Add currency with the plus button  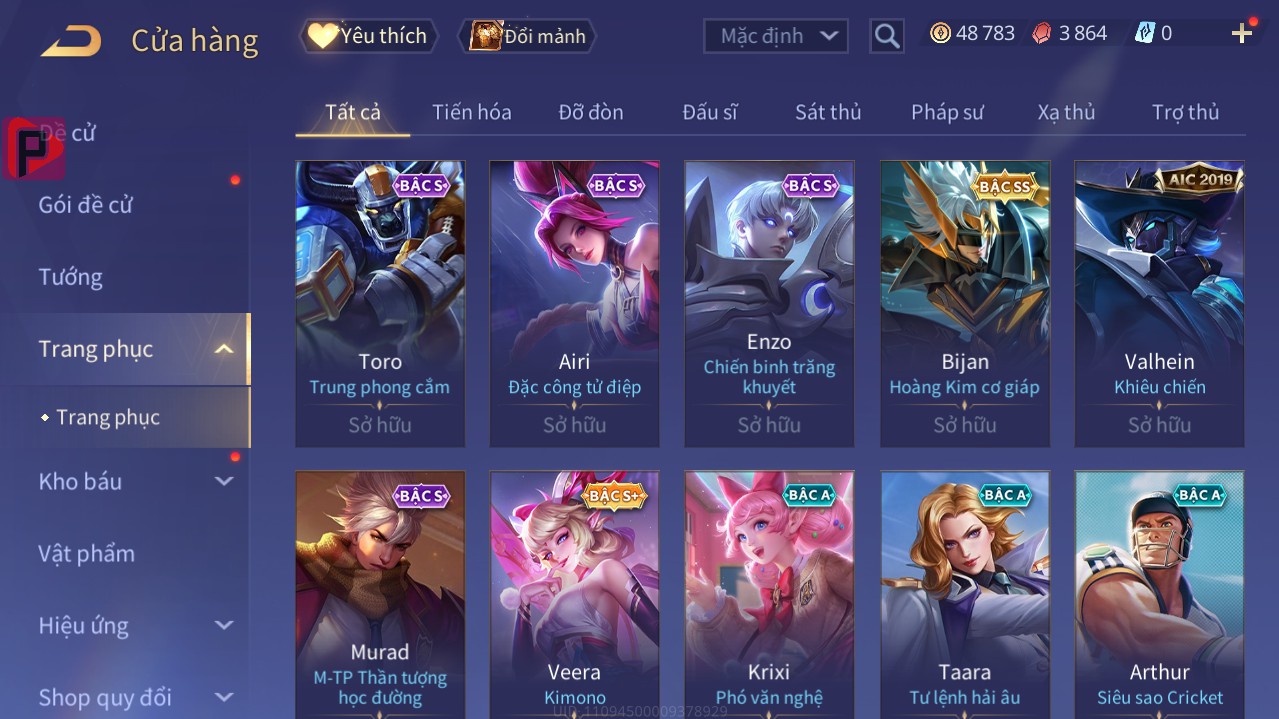point(1242,34)
